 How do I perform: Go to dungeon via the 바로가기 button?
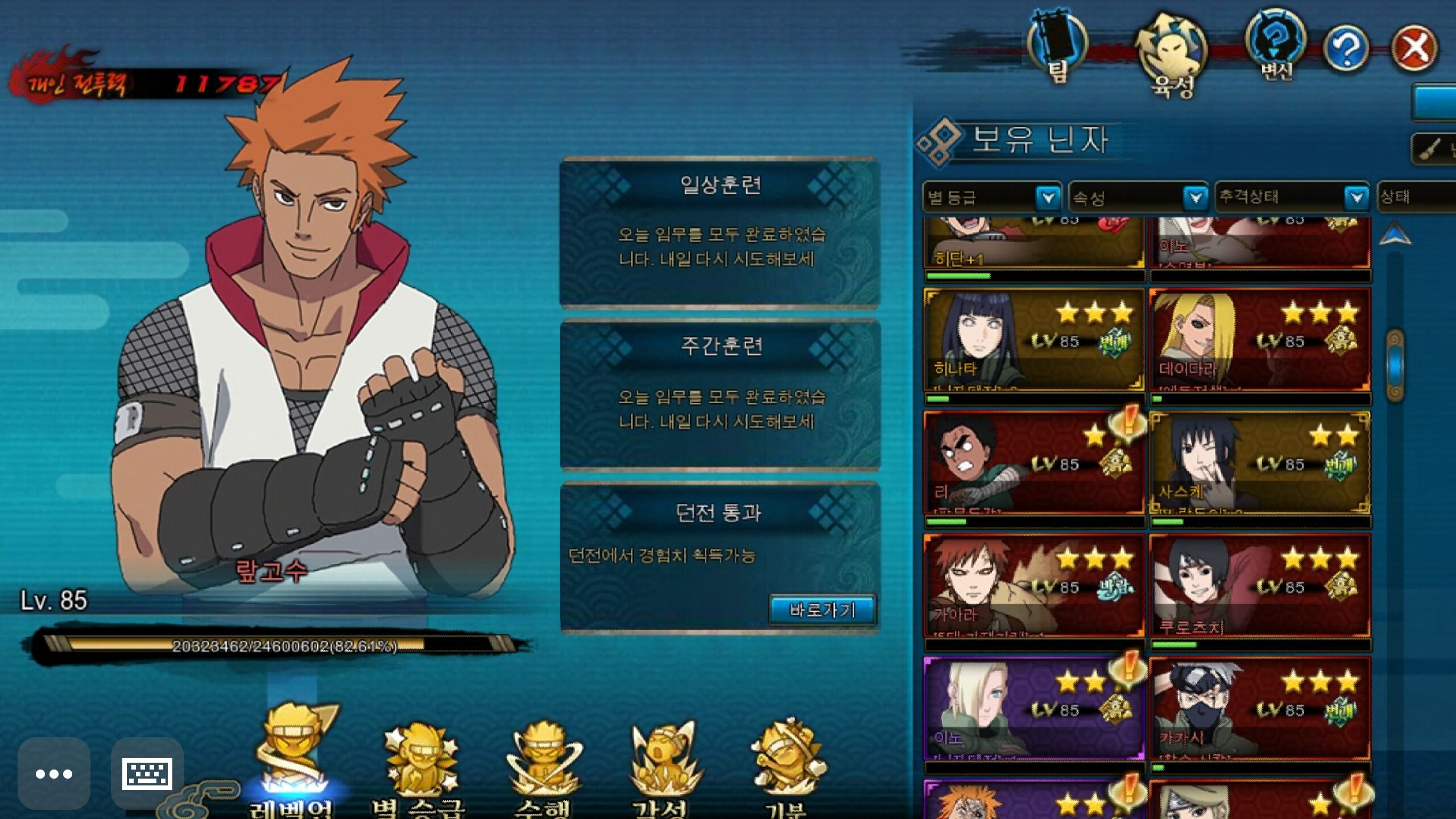coord(822,610)
